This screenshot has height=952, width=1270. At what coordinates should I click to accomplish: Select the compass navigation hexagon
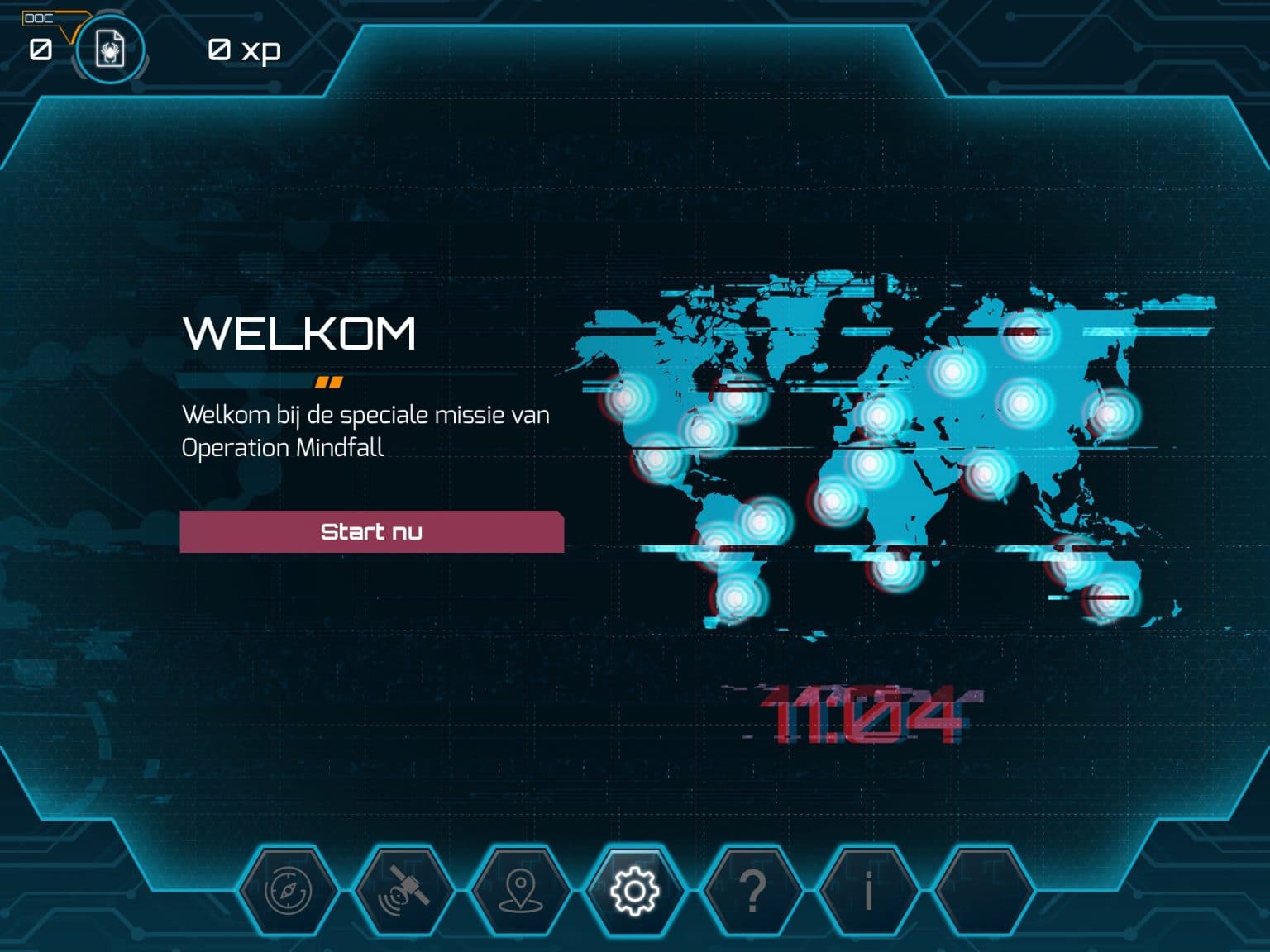(289, 891)
